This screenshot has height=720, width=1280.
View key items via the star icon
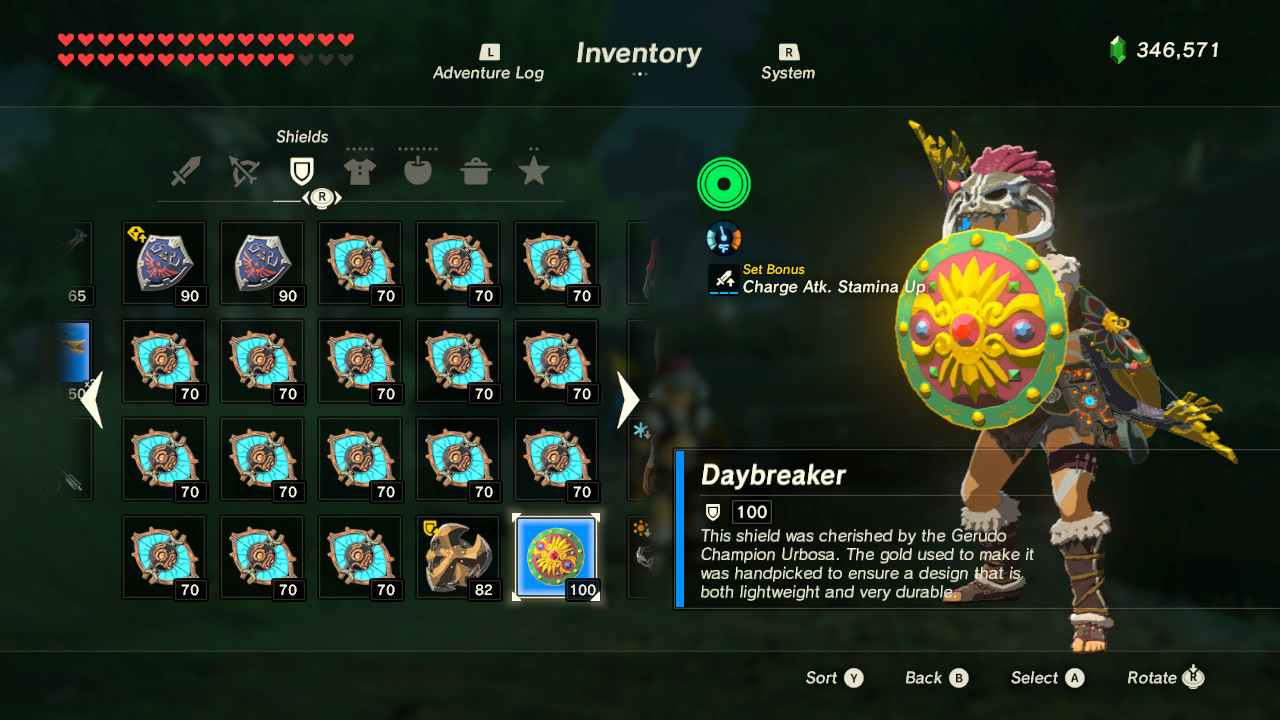533,169
